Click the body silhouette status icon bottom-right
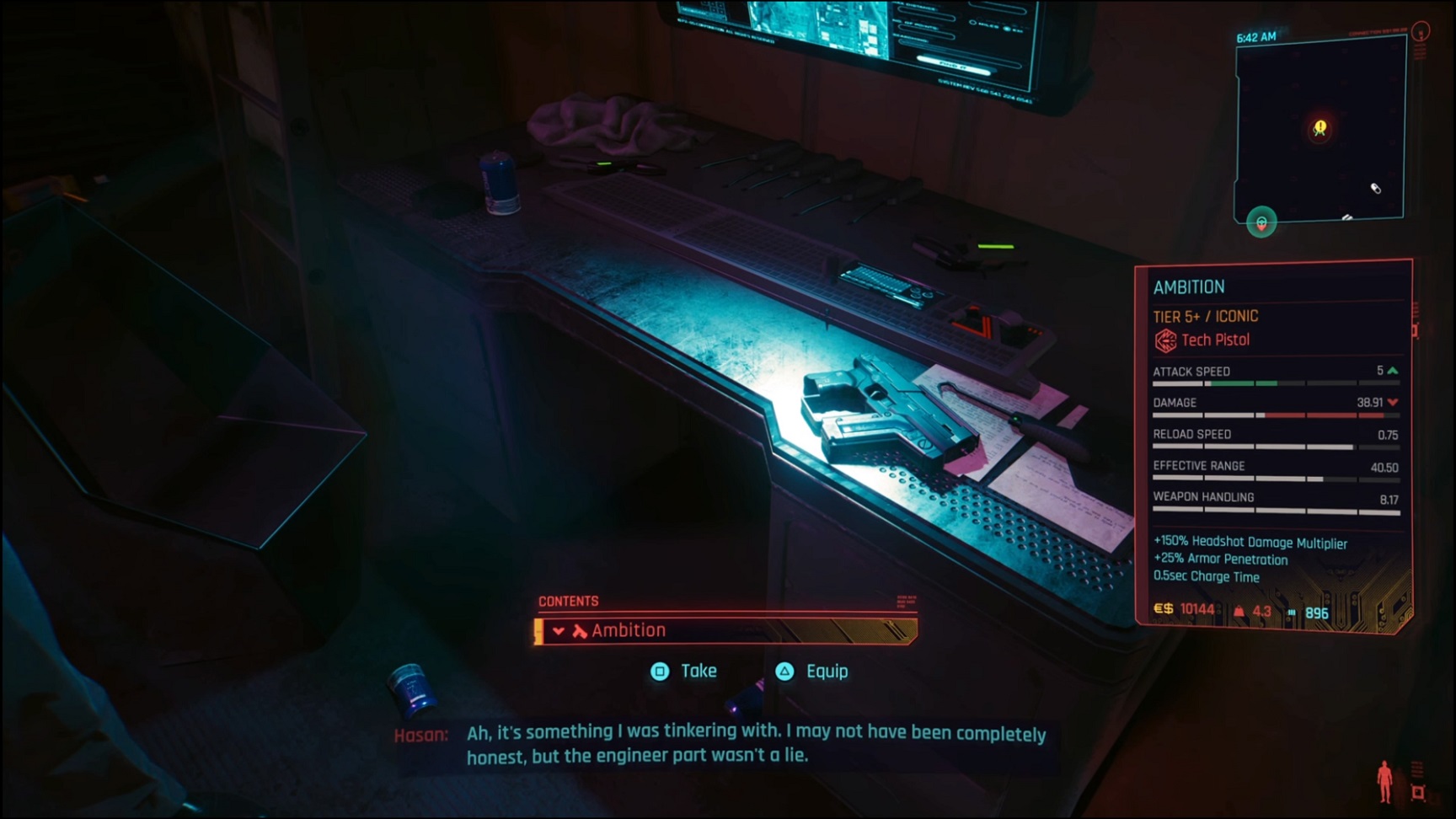Image resolution: width=1456 pixels, height=819 pixels. [x=1384, y=779]
